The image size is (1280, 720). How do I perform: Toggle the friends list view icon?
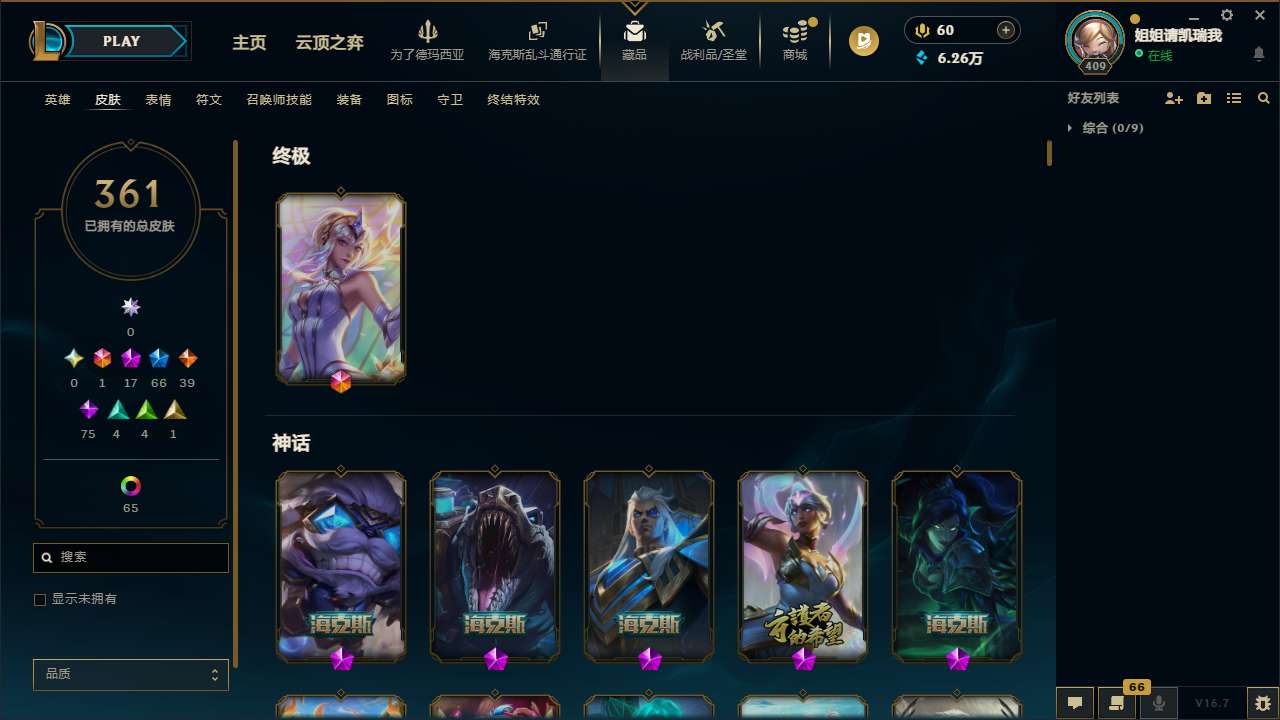[1234, 98]
